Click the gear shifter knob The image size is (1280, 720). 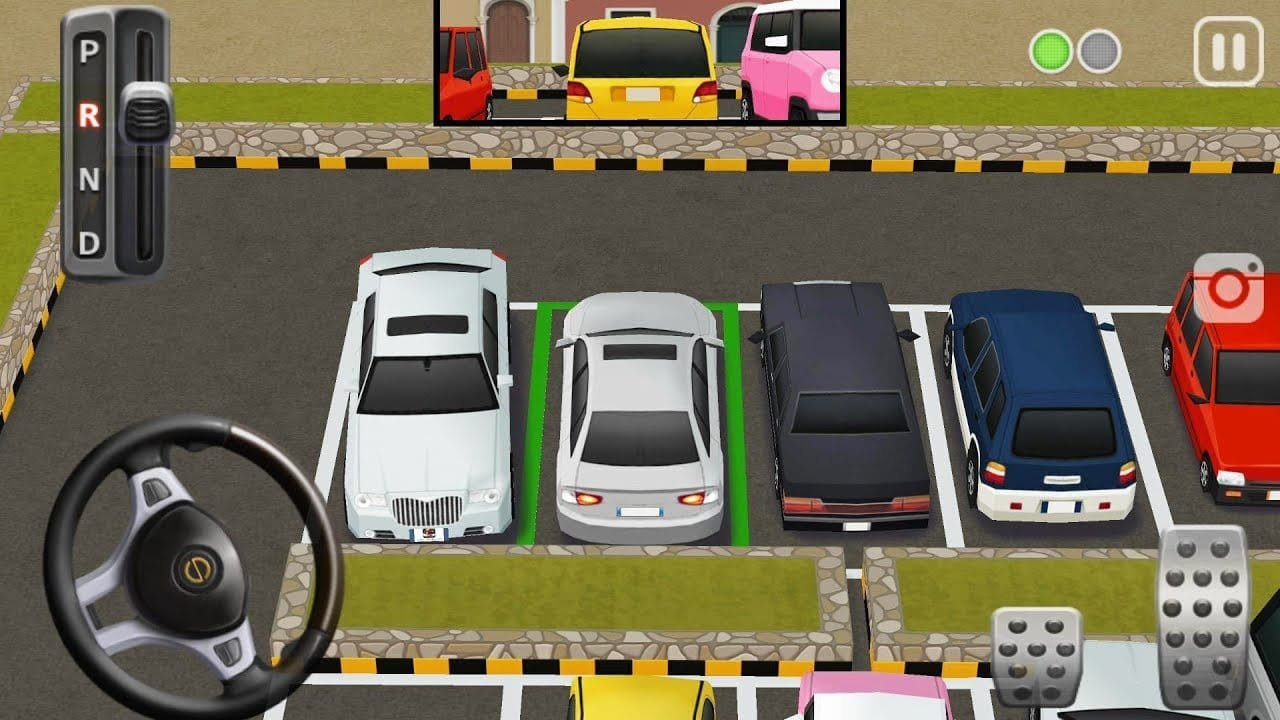coord(146,113)
